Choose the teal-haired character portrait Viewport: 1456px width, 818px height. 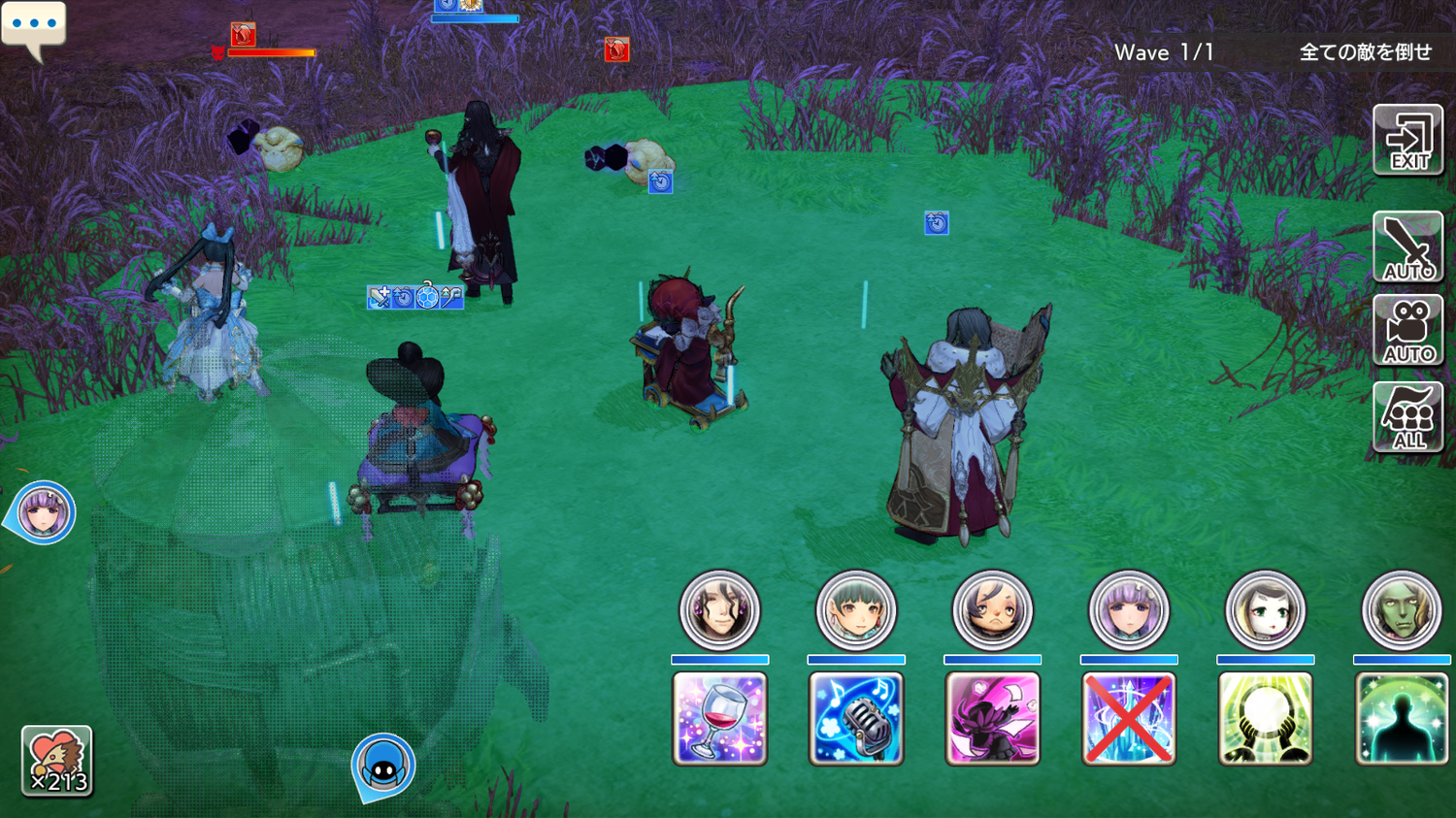click(856, 610)
